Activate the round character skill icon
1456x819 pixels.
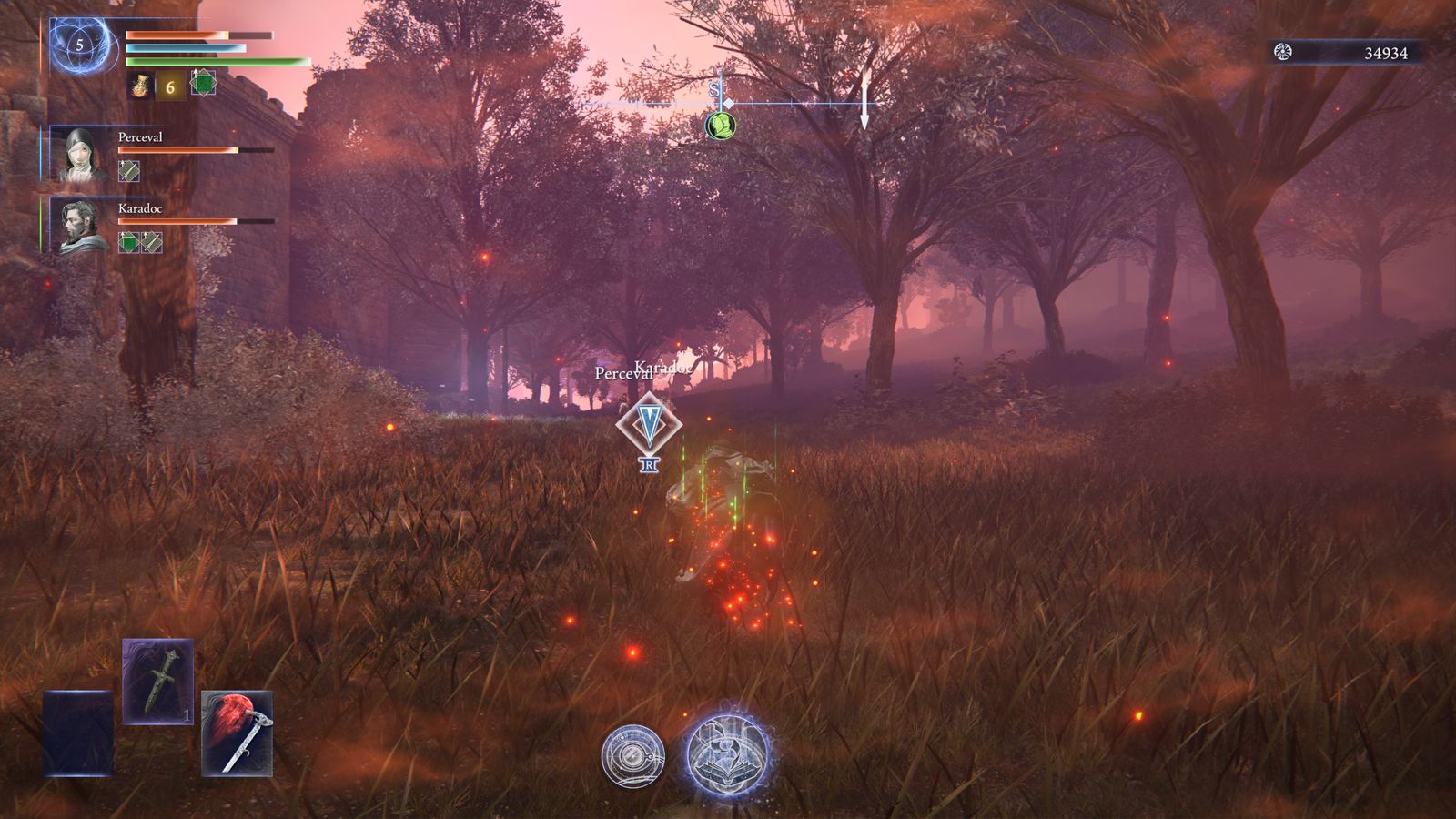point(632,755)
